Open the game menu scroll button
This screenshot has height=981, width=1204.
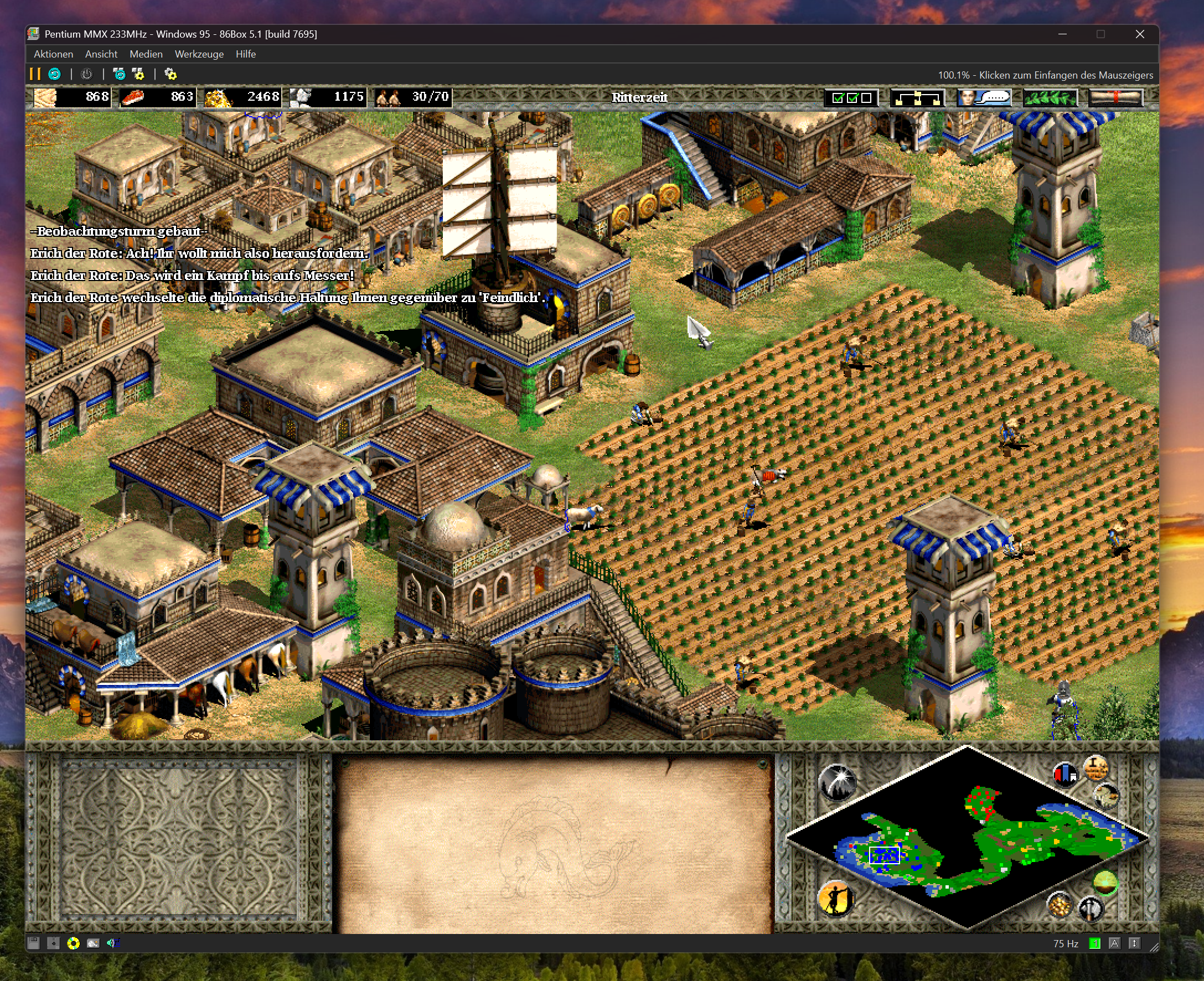pos(1116,98)
